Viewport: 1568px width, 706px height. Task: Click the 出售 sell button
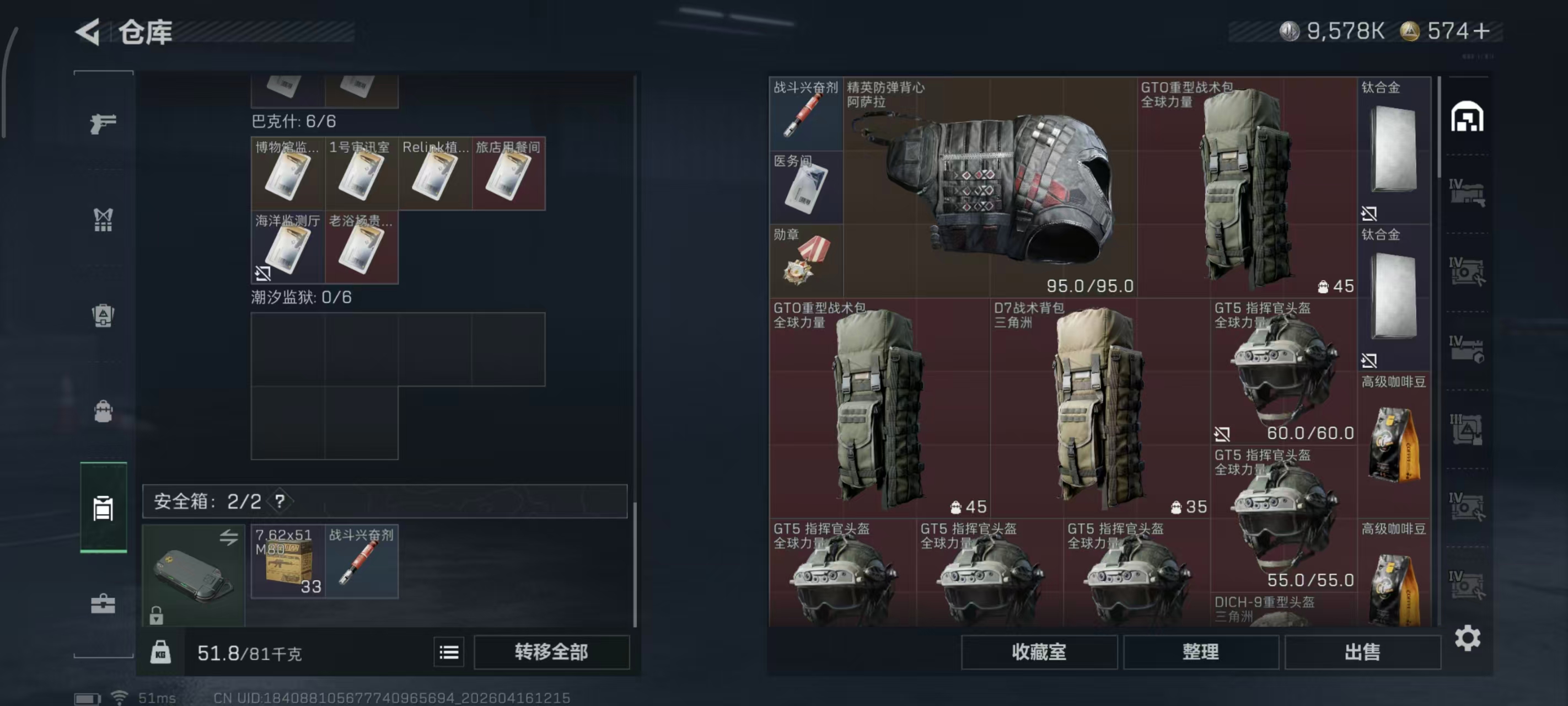1363,652
